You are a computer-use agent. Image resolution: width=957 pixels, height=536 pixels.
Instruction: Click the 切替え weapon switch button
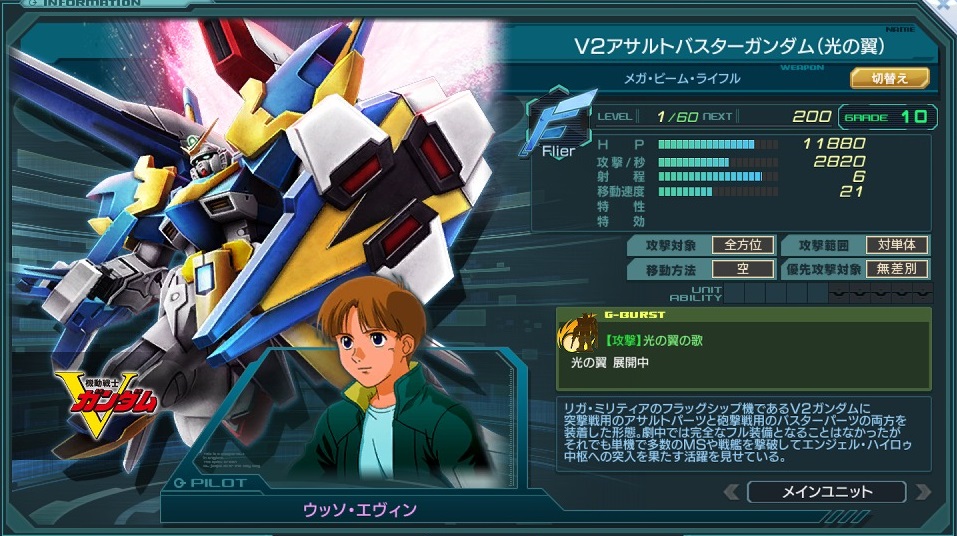[890, 78]
